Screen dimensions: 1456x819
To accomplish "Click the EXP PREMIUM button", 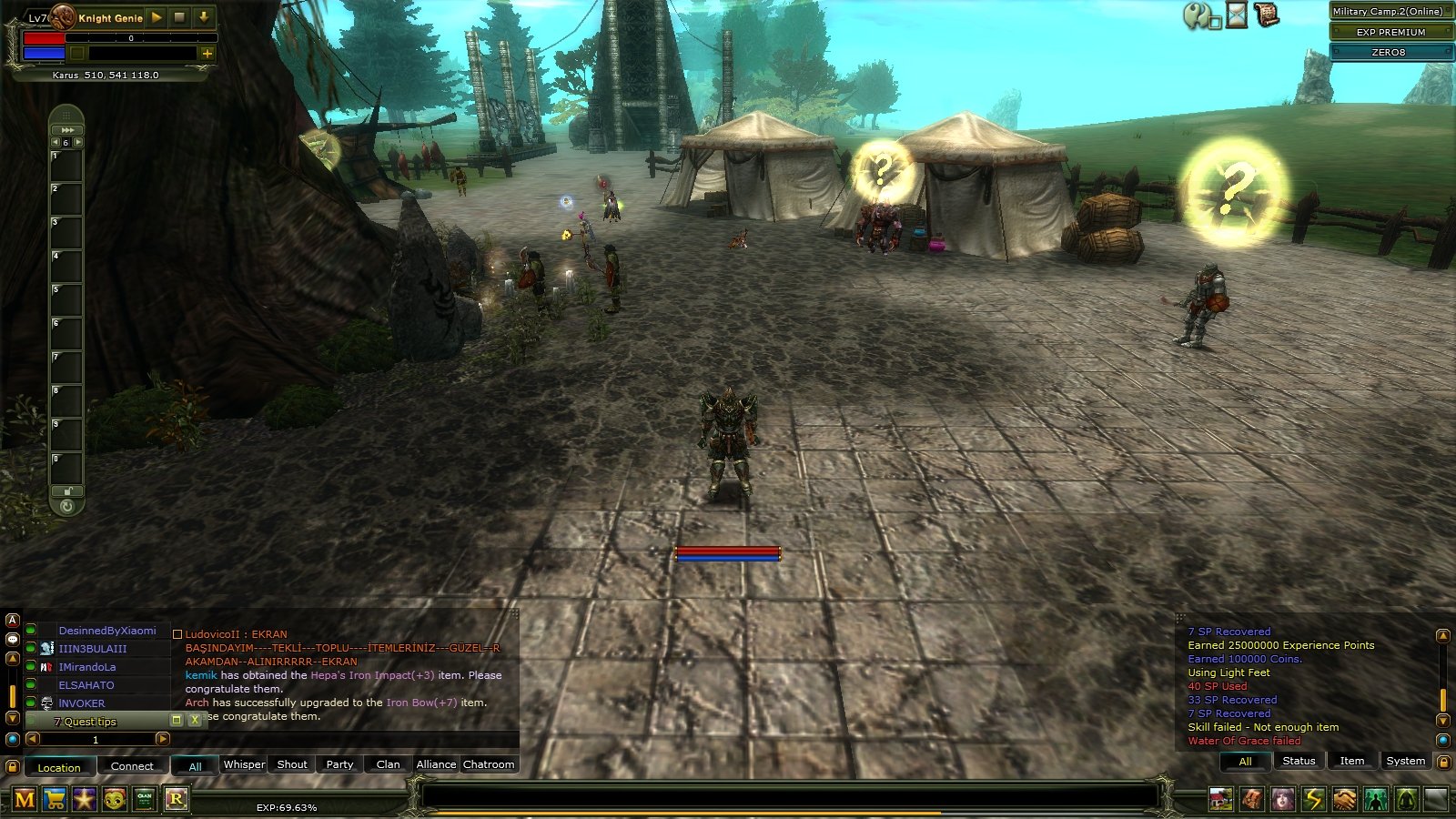I will [1390, 32].
